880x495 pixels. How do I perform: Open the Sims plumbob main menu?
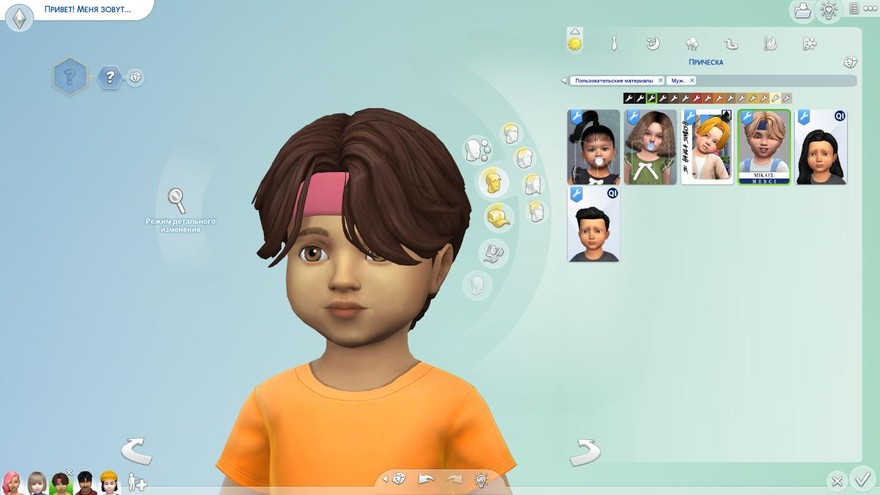tap(19, 17)
